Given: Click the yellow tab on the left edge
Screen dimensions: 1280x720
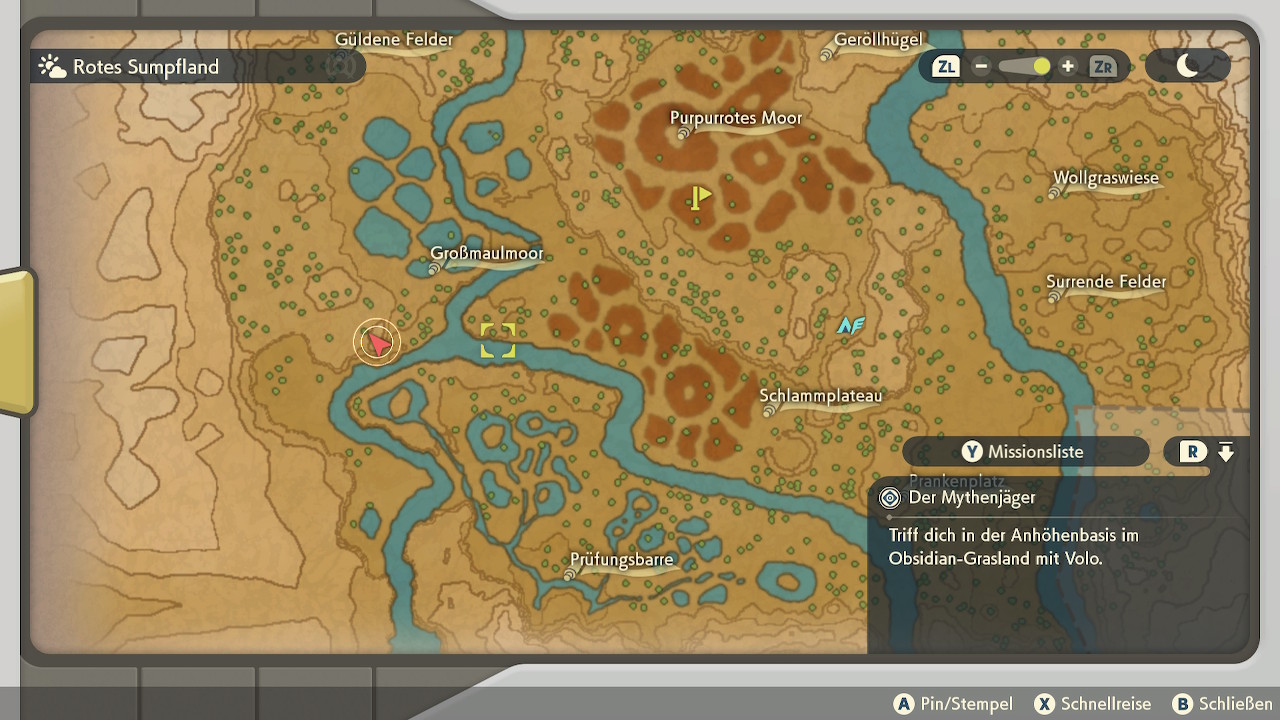Looking at the screenshot, I should pos(16,342).
